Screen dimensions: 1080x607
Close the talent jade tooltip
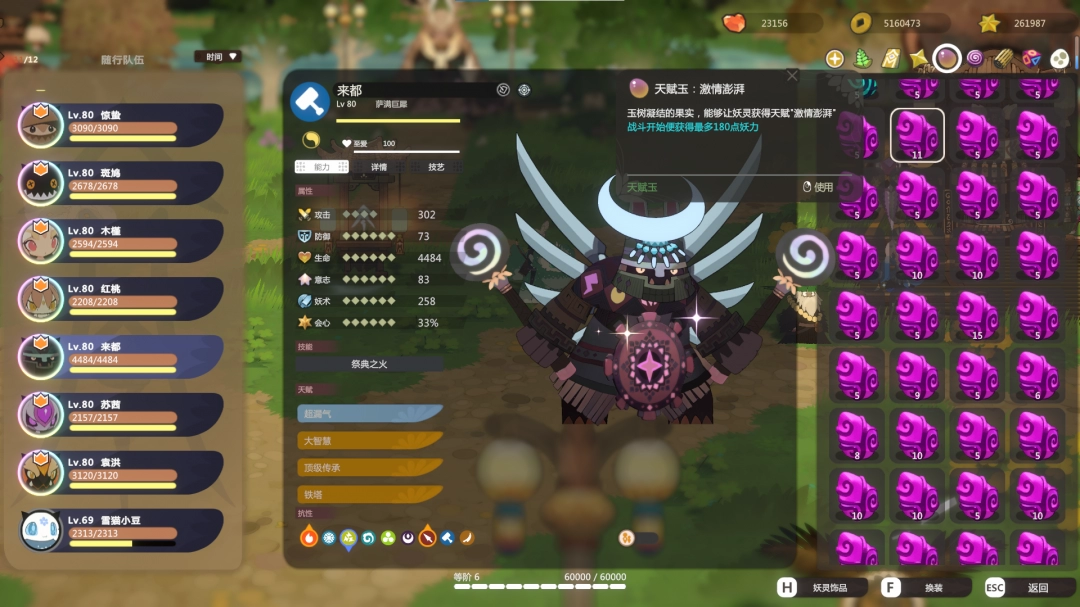pyautogui.click(x=792, y=76)
